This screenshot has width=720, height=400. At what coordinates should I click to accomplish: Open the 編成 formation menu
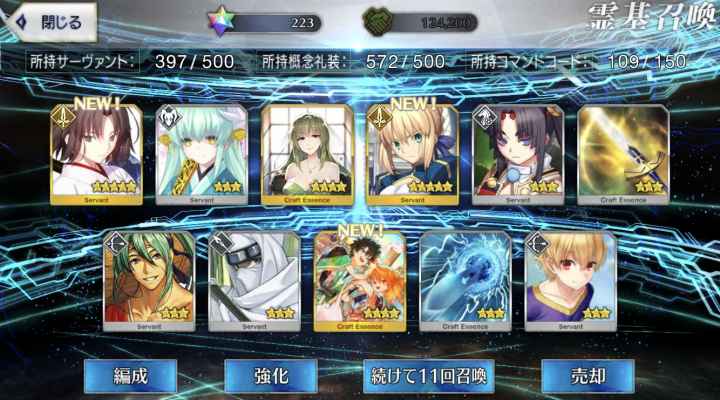pyautogui.click(x=130, y=376)
